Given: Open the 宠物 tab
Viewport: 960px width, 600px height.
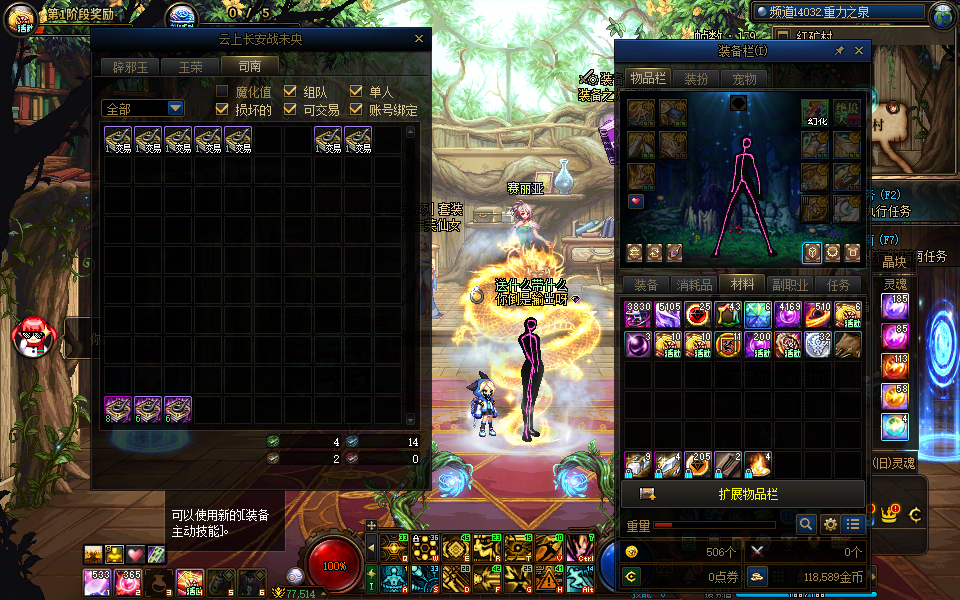Looking at the screenshot, I should (x=745, y=78).
